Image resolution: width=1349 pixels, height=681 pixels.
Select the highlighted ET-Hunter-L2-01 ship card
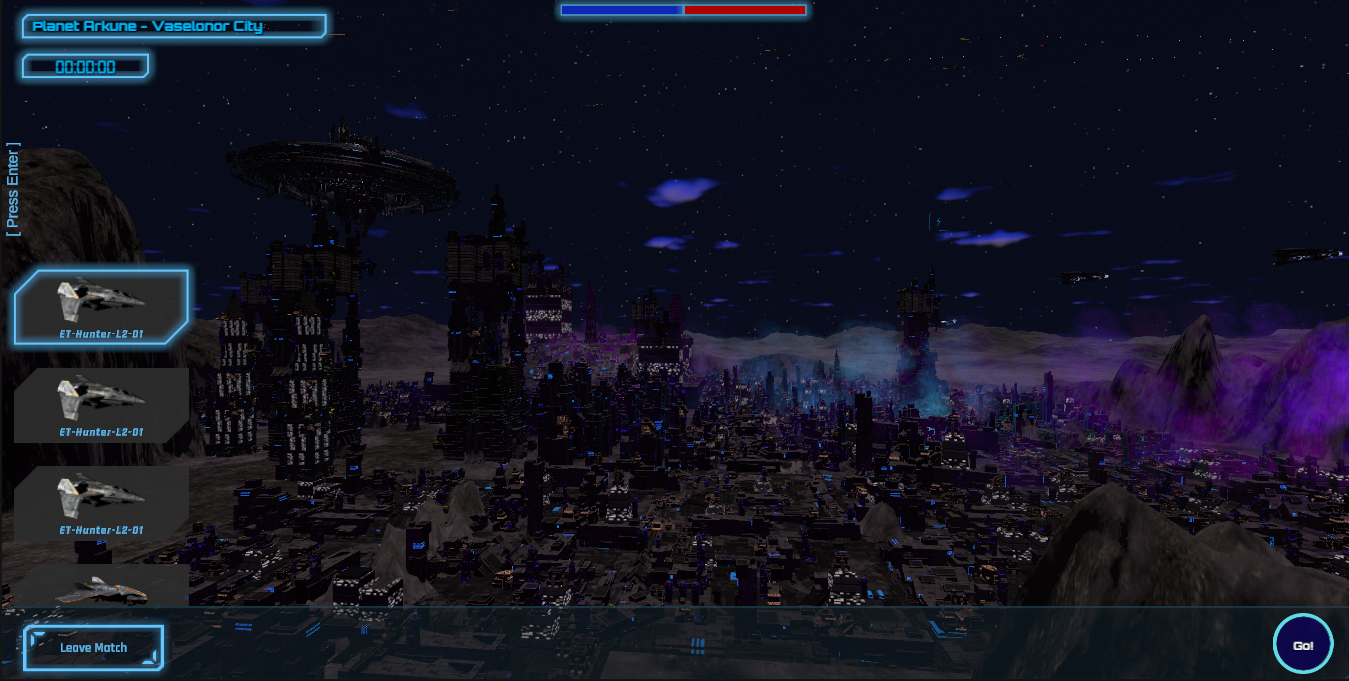coord(101,306)
